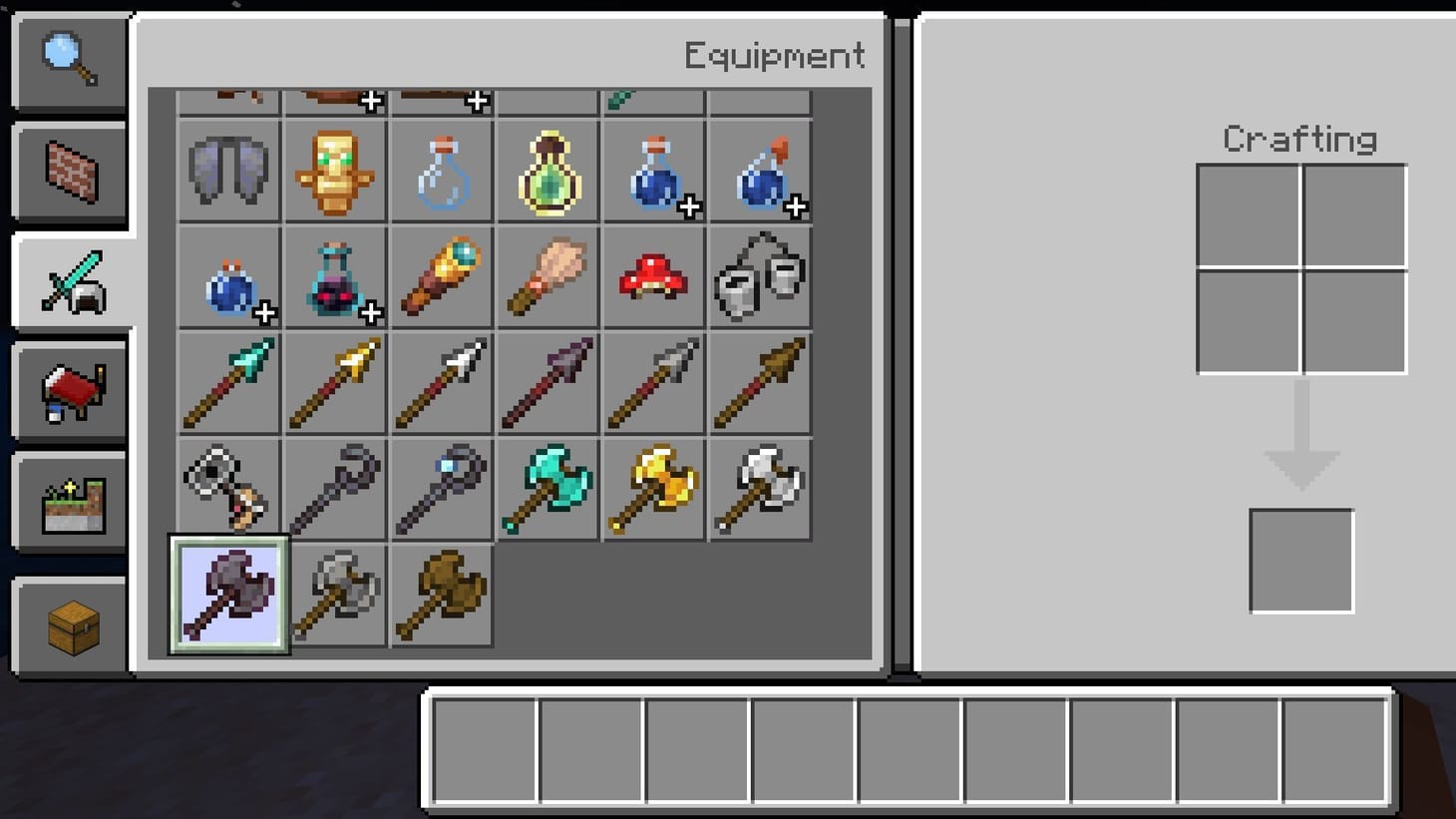Grab the Ominous Bottle
Screen dimensions: 1456x819
(x=546, y=172)
